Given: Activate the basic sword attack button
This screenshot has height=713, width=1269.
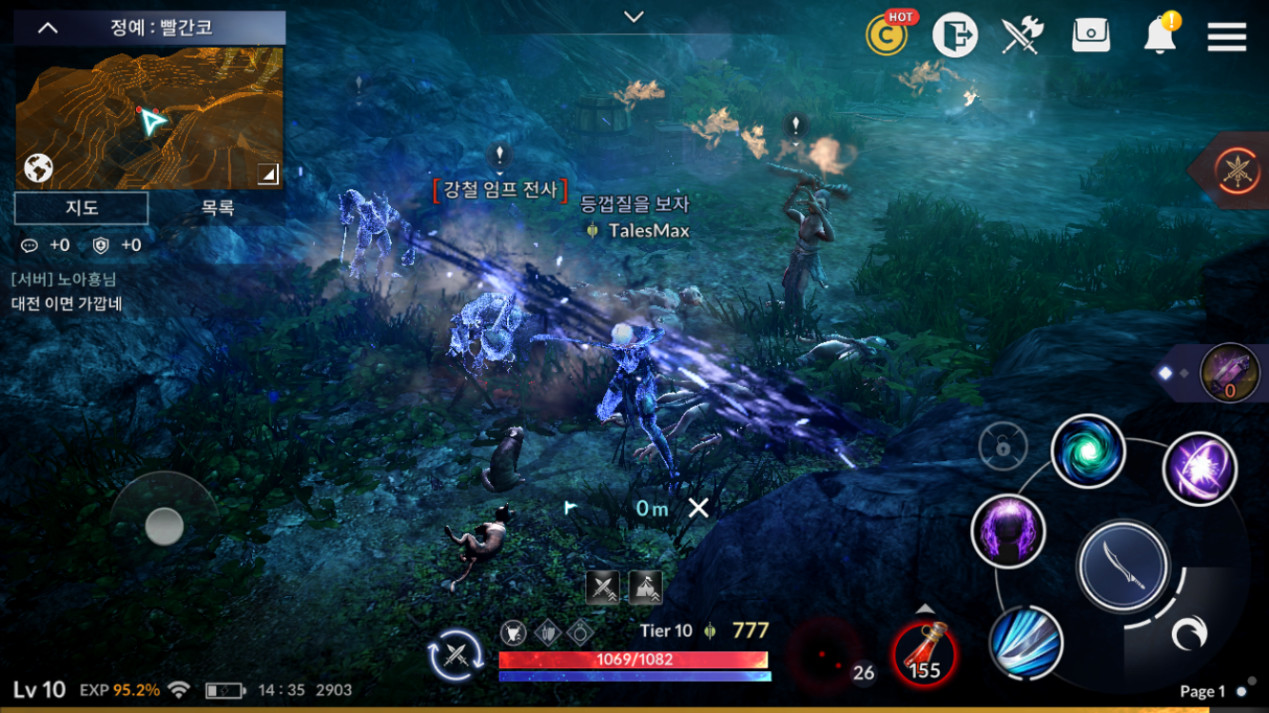Looking at the screenshot, I should [1123, 566].
